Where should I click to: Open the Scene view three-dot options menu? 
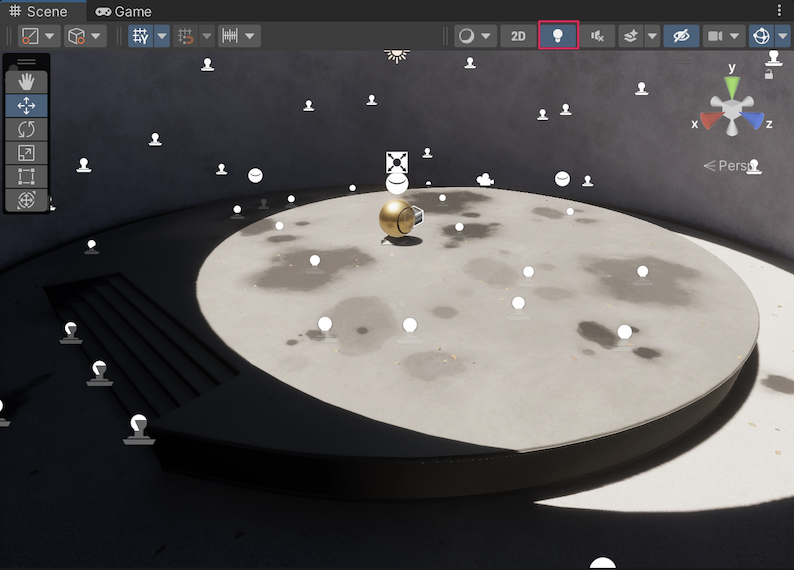click(x=780, y=11)
